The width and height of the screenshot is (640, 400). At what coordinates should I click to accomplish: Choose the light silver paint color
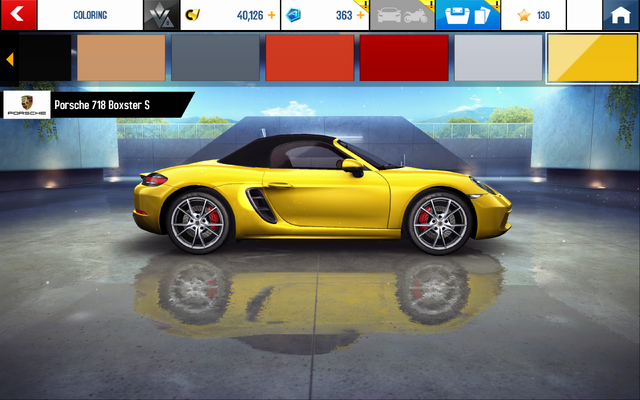click(x=497, y=58)
